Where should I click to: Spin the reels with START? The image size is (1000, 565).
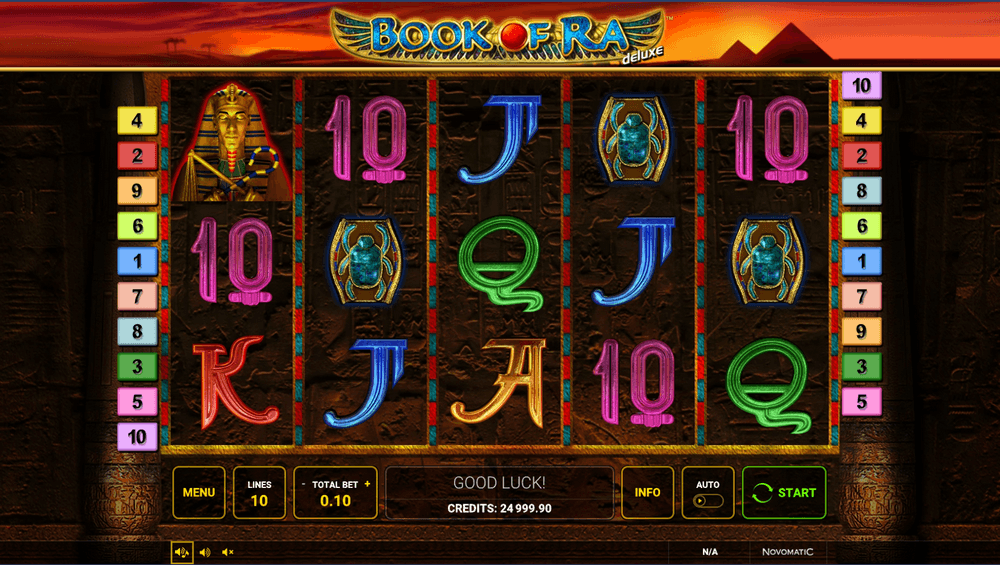(784, 492)
